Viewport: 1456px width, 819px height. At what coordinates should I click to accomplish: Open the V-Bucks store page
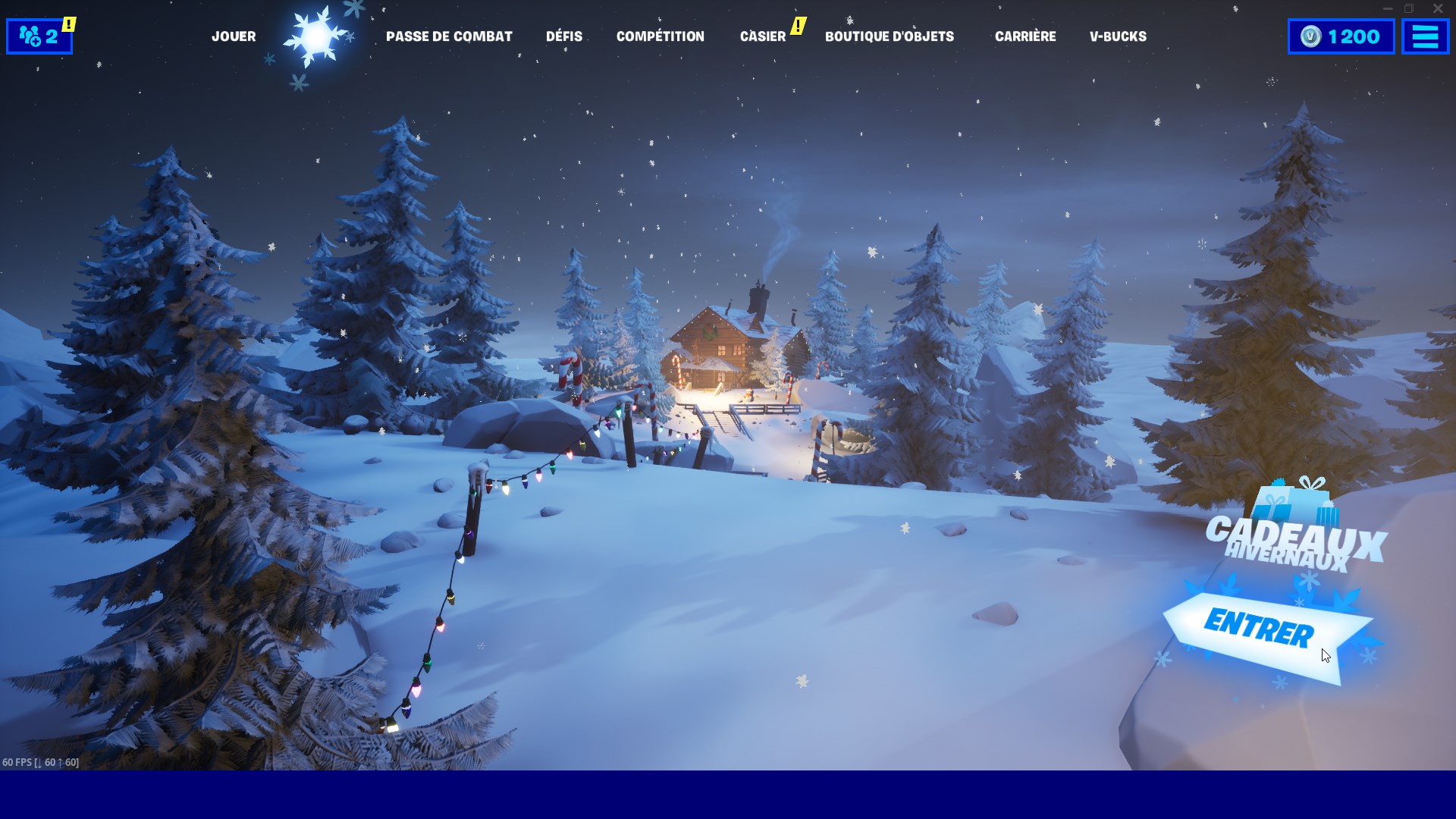click(x=1118, y=36)
